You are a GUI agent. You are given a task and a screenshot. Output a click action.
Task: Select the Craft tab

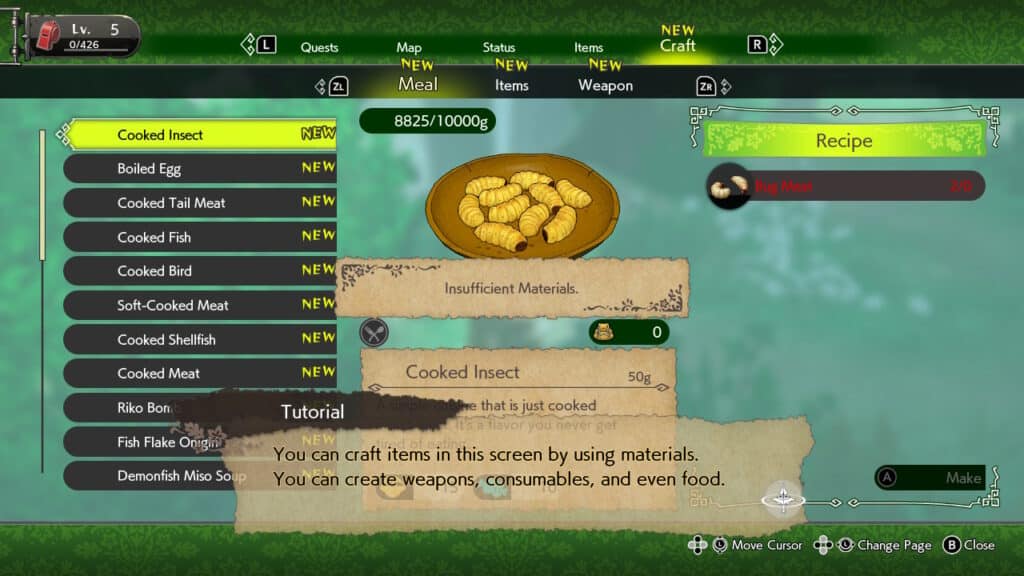click(677, 45)
